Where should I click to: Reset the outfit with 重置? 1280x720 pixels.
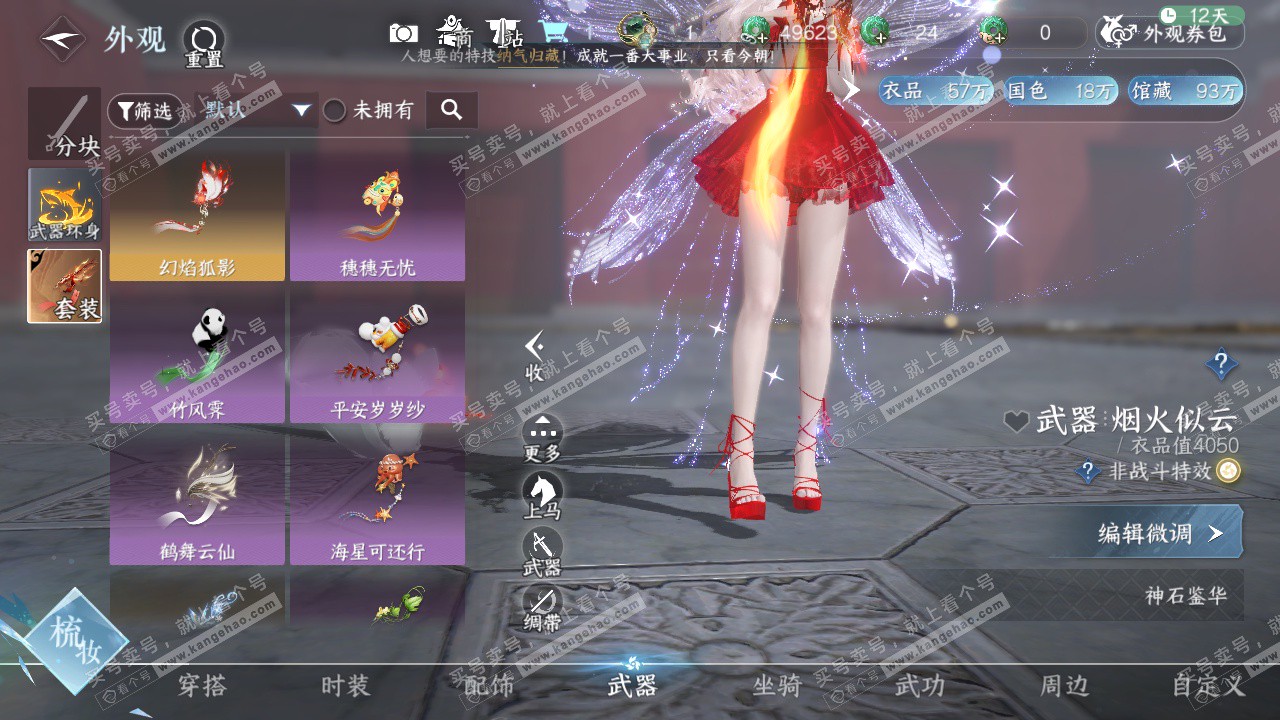tap(203, 43)
